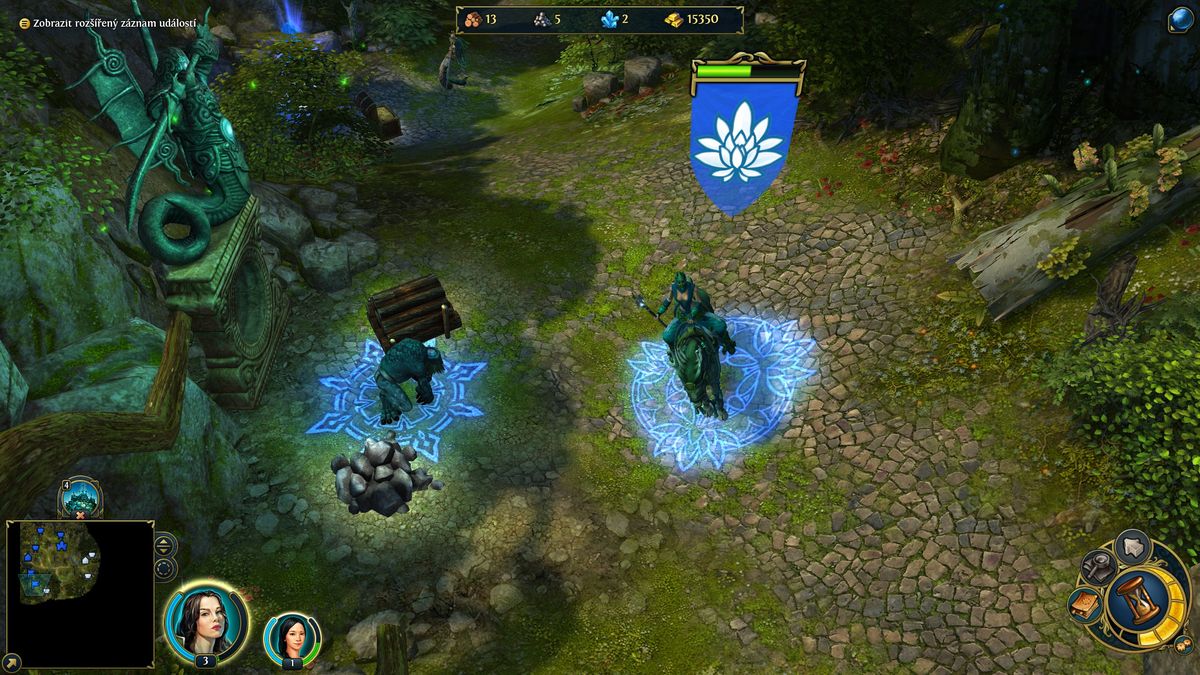Image resolution: width=1200 pixels, height=675 pixels.
Task: Open the spellbook scroll icon
Action: (x=1084, y=604)
